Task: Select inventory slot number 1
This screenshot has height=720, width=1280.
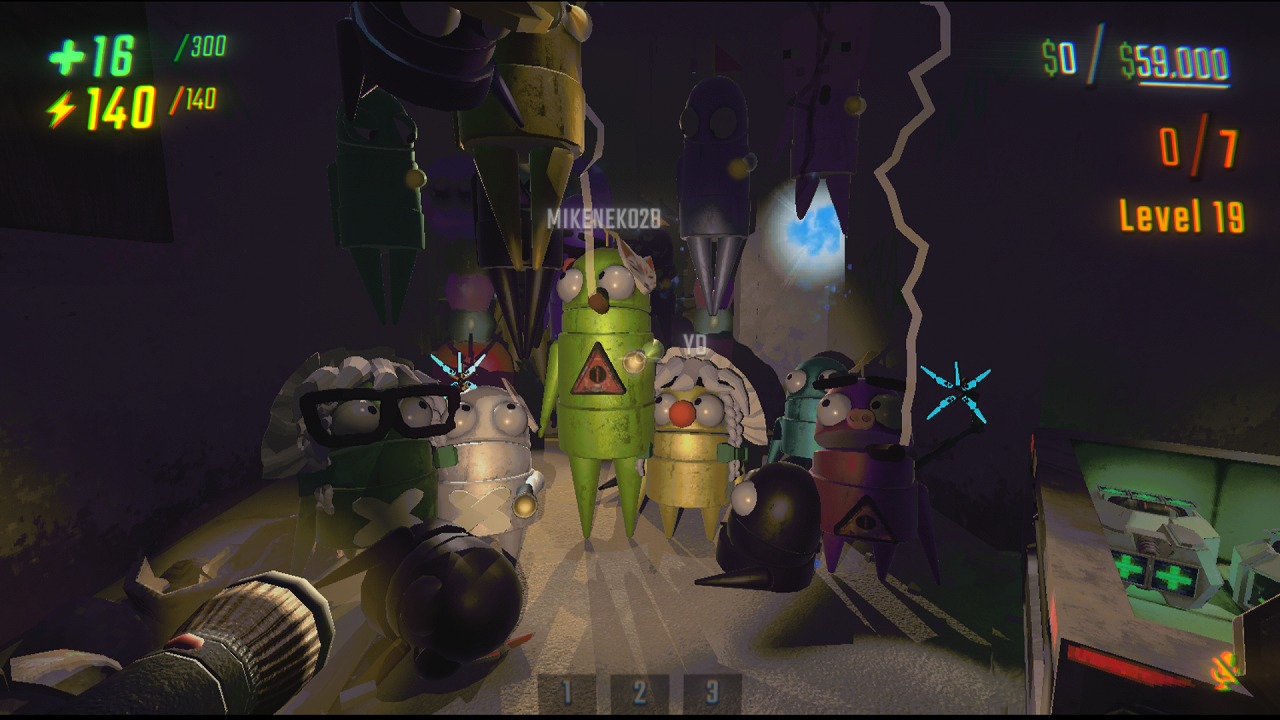Action: click(x=567, y=692)
